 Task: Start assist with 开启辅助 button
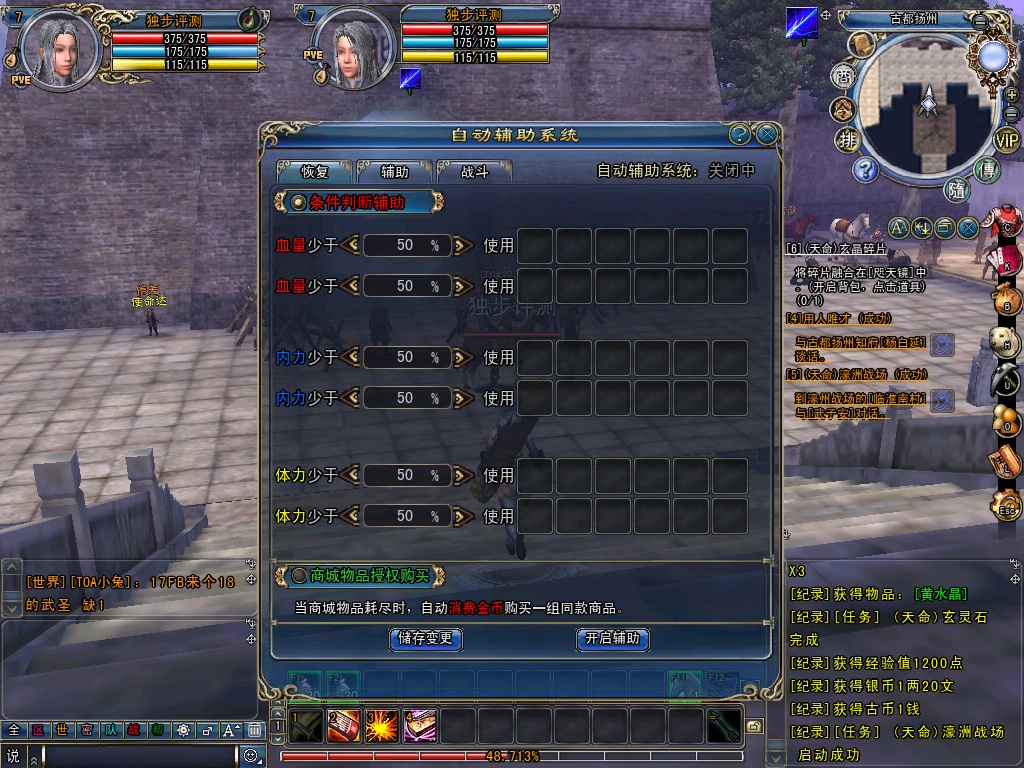(x=613, y=638)
